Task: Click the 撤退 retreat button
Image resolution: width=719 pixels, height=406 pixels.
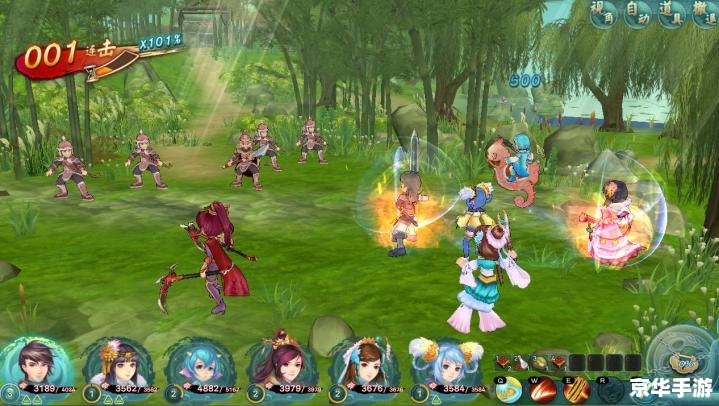Action: pos(707,15)
